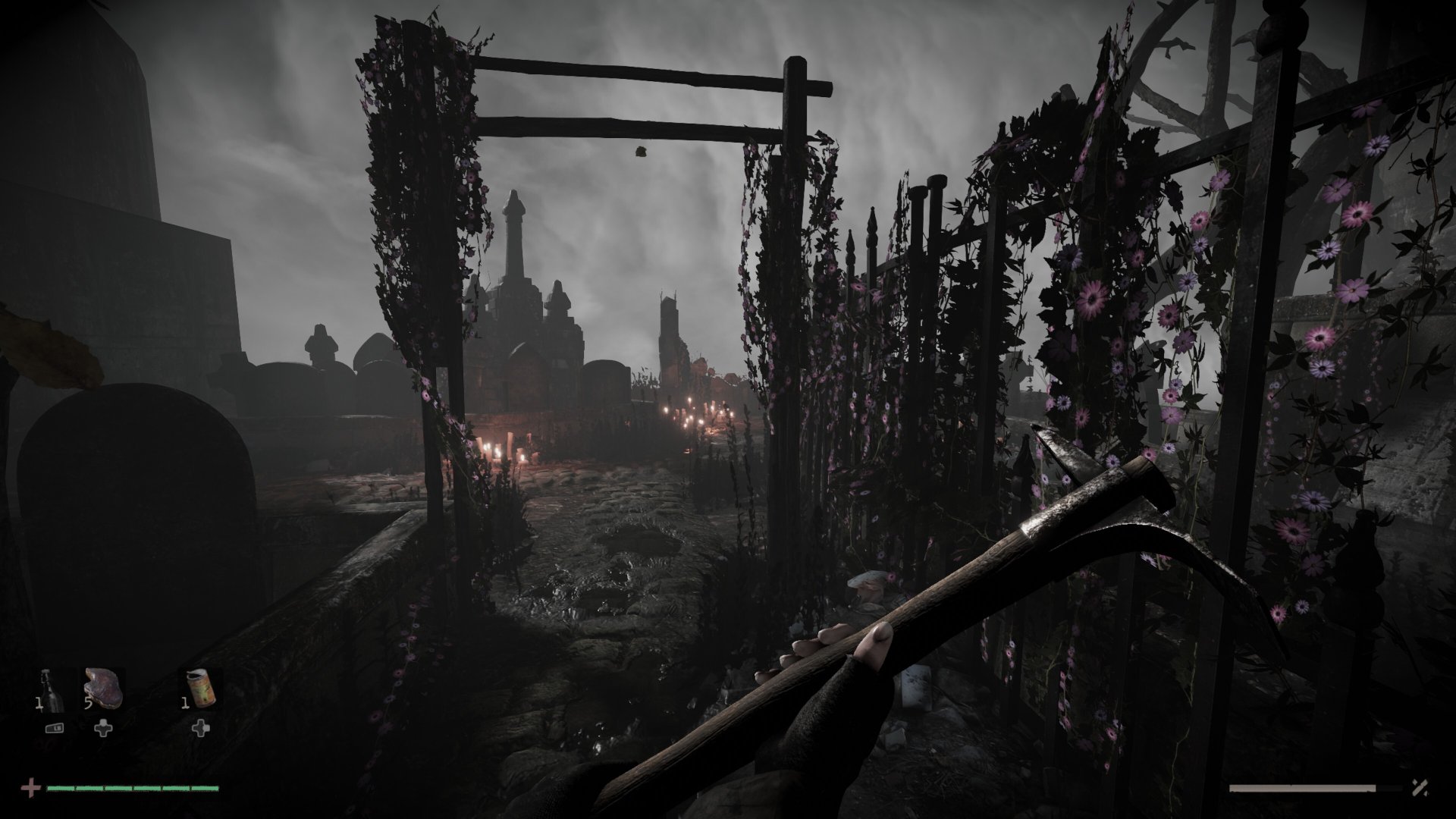Select the canned food quick-item icon
Viewport: 1456px width, 819px height.
pyautogui.click(x=201, y=688)
